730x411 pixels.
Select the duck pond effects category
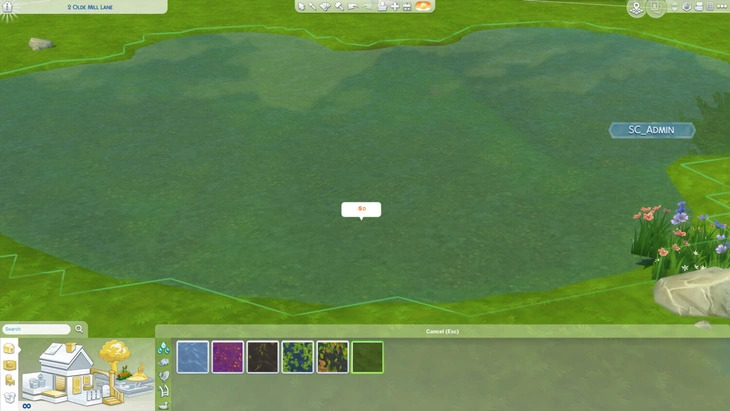coord(164,404)
